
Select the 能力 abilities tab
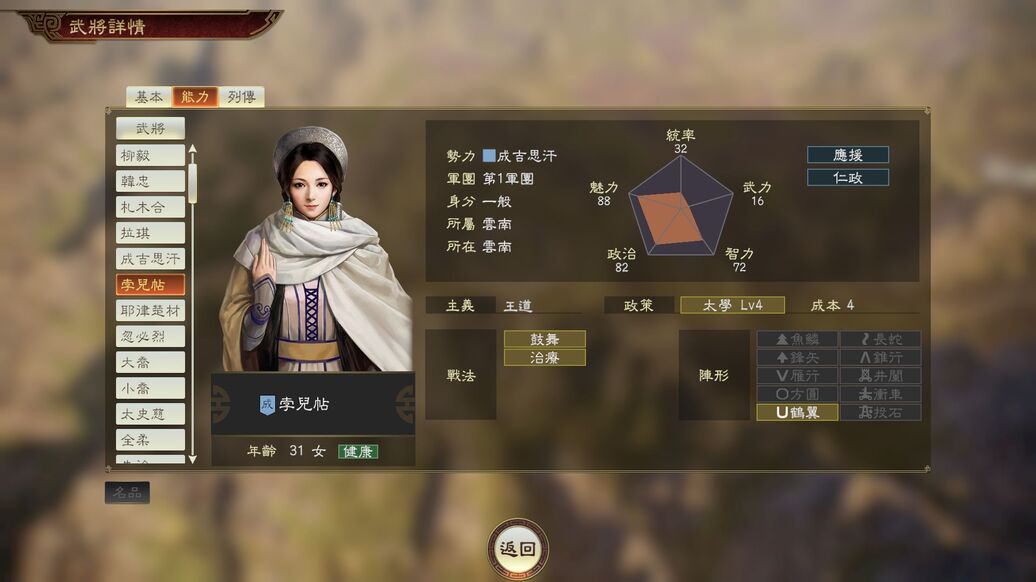(194, 97)
